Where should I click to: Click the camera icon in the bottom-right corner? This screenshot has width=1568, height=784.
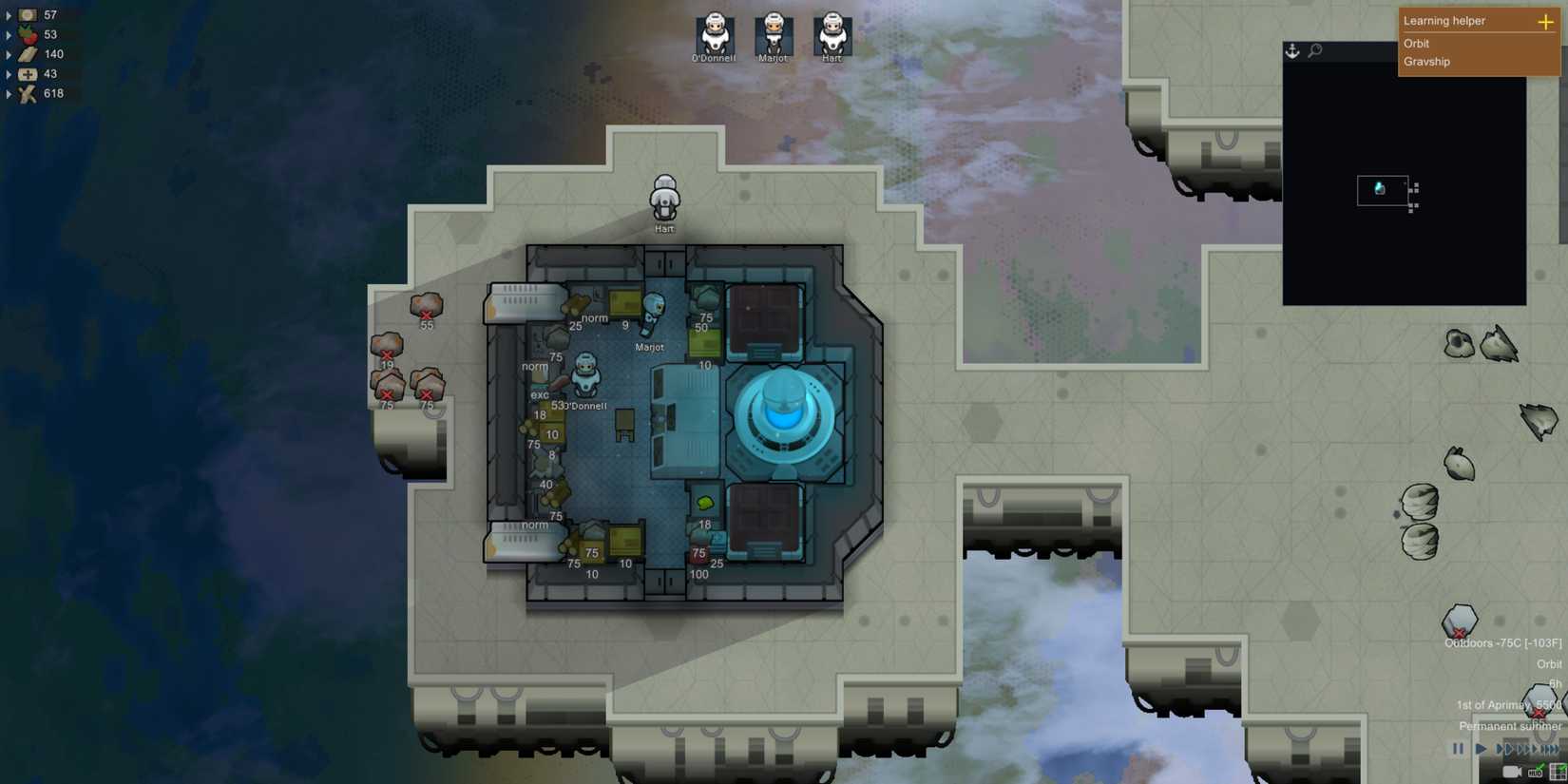click(x=1512, y=772)
